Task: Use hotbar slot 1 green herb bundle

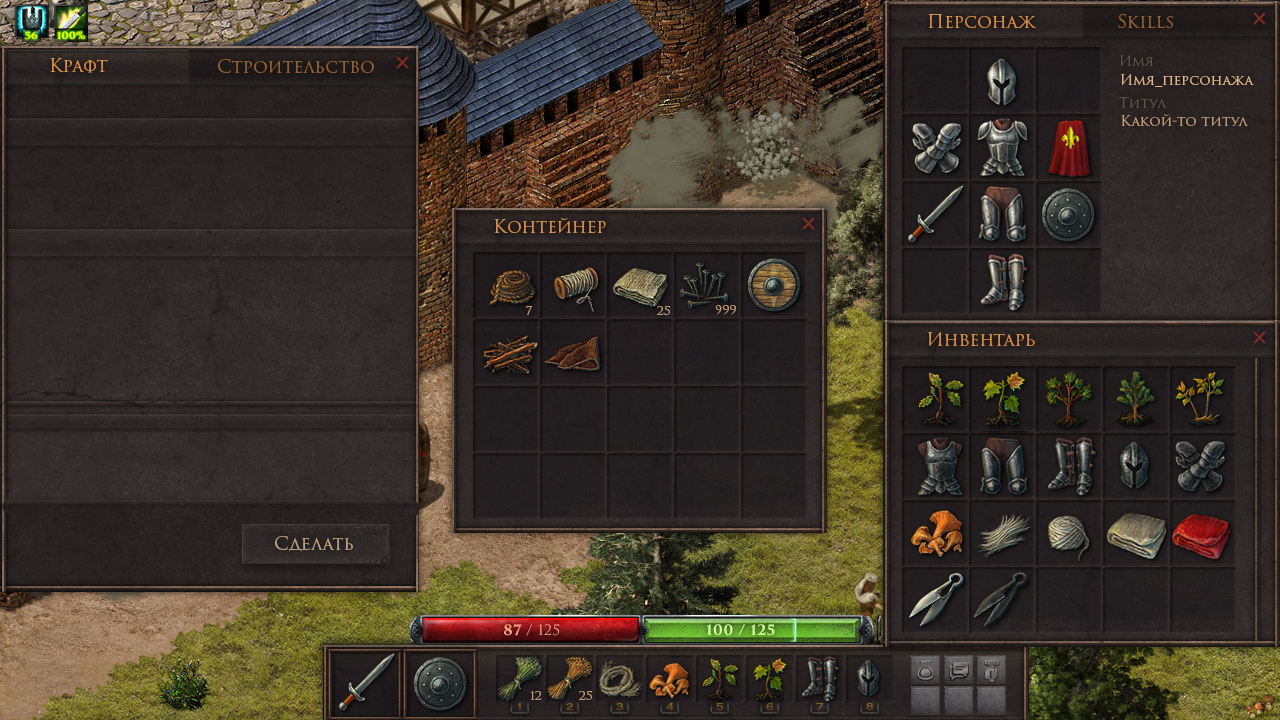Action: tap(519, 682)
